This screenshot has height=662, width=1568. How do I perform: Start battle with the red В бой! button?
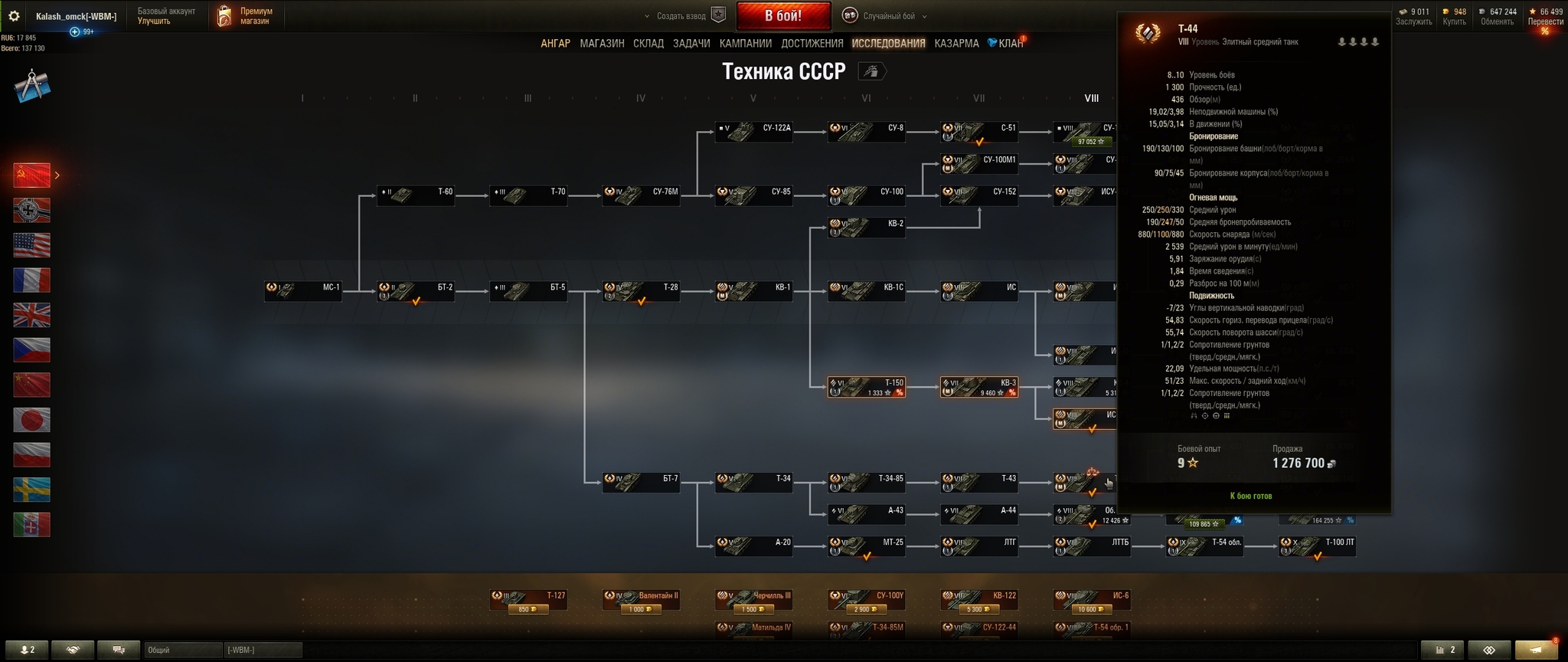click(782, 15)
